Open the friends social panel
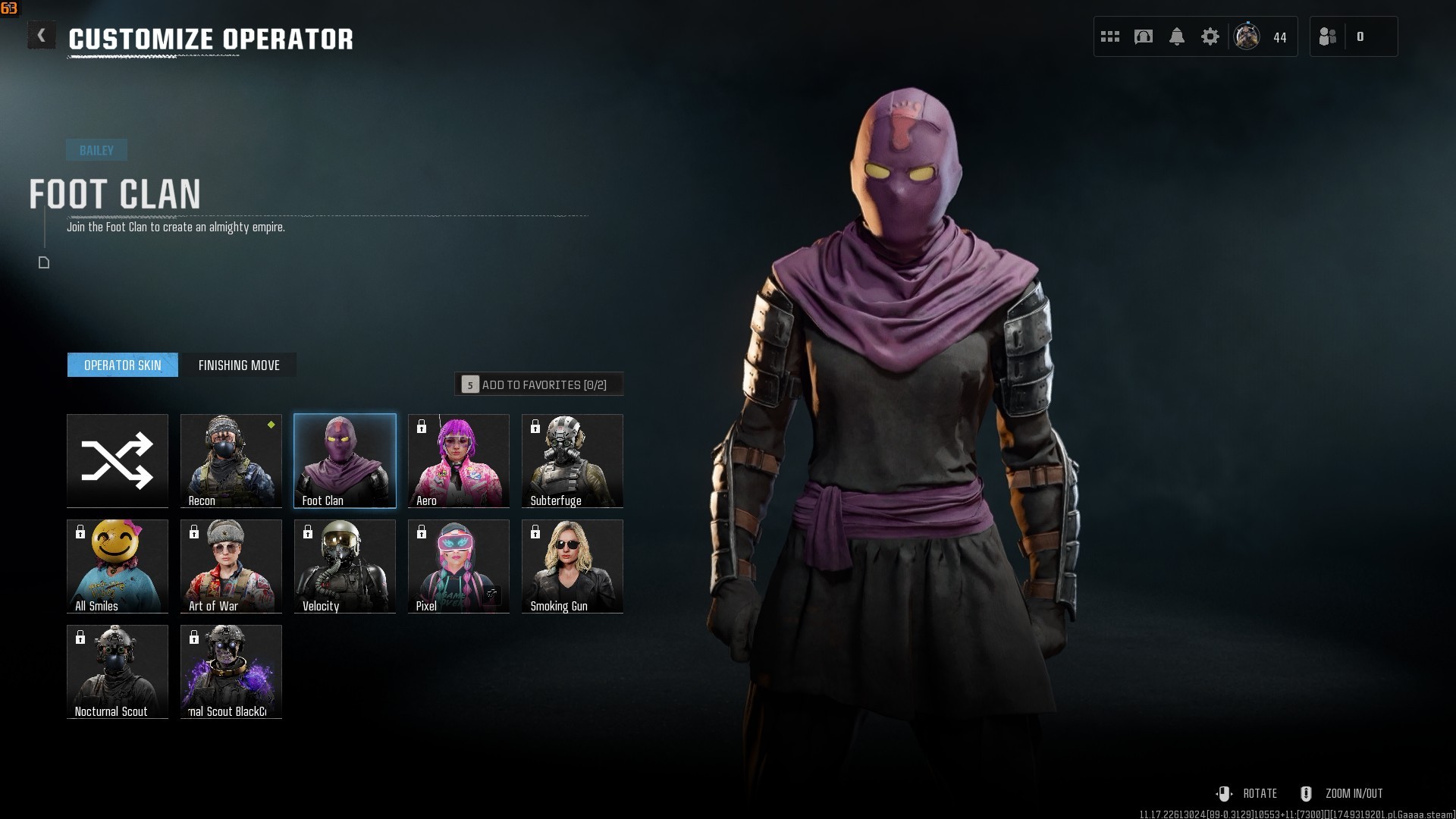1456x819 pixels. point(1328,36)
